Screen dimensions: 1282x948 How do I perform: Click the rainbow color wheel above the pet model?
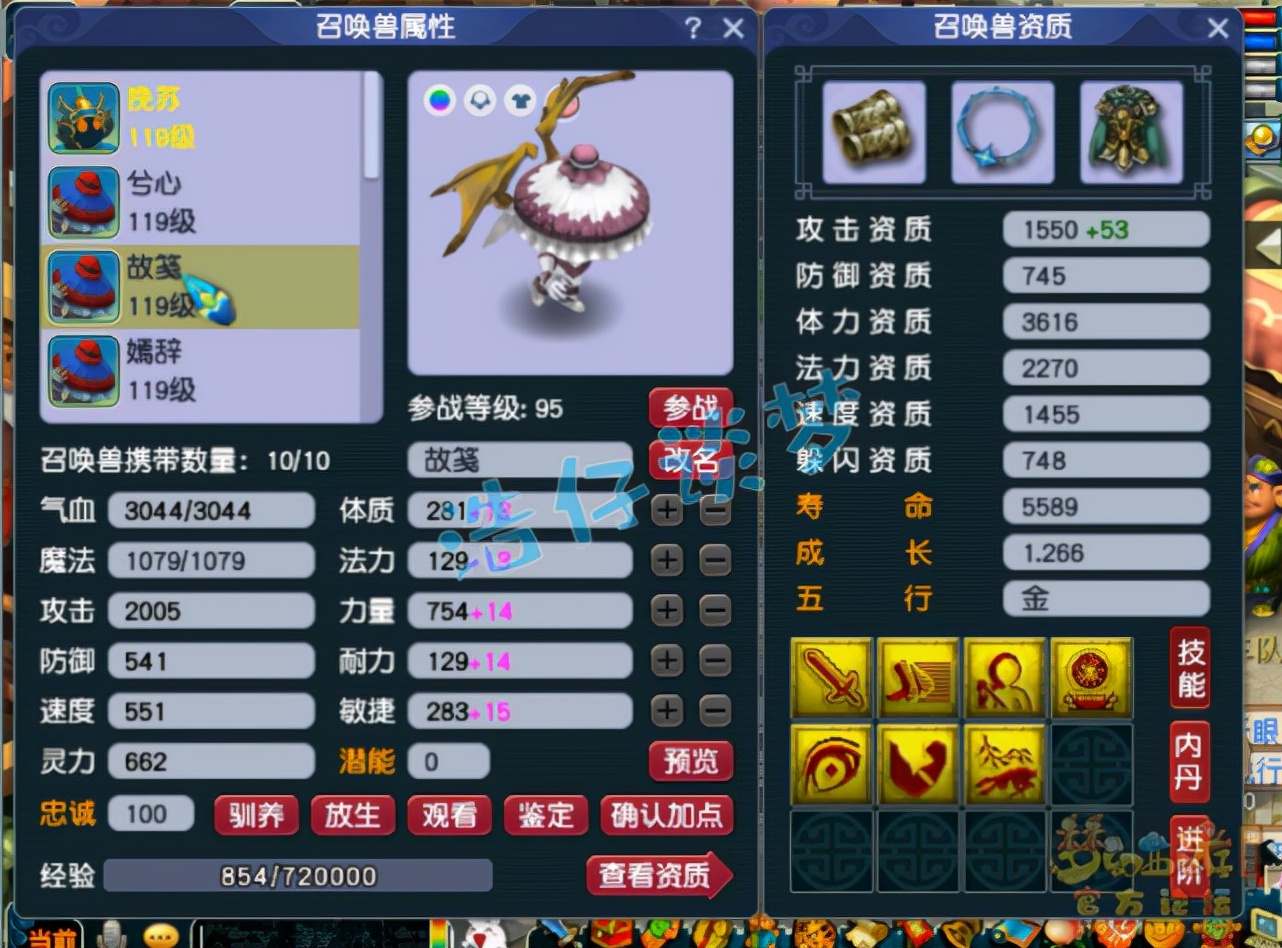(439, 100)
